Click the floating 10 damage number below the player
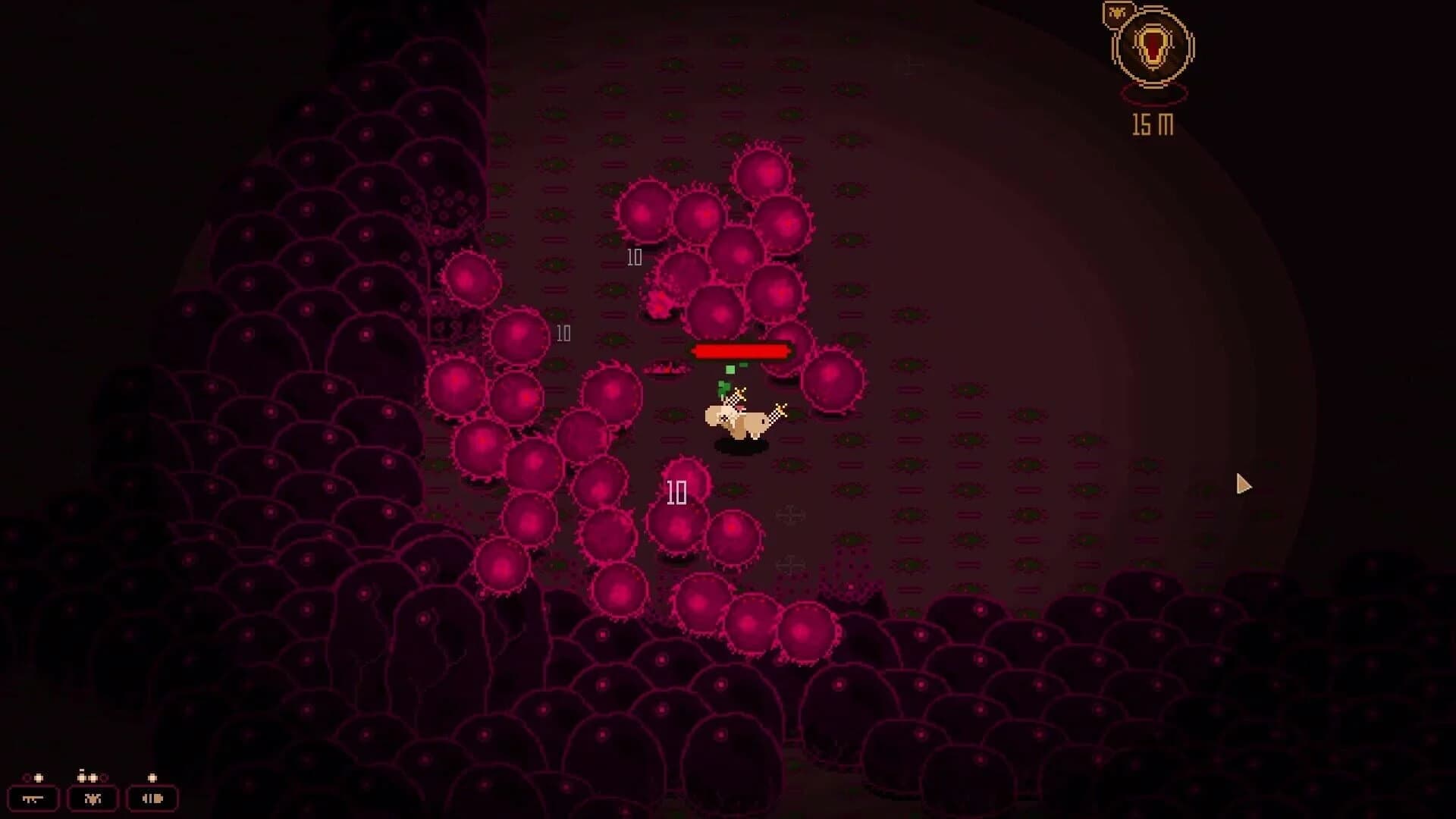Screen dimensions: 1456x819 pyautogui.click(x=676, y=492)
